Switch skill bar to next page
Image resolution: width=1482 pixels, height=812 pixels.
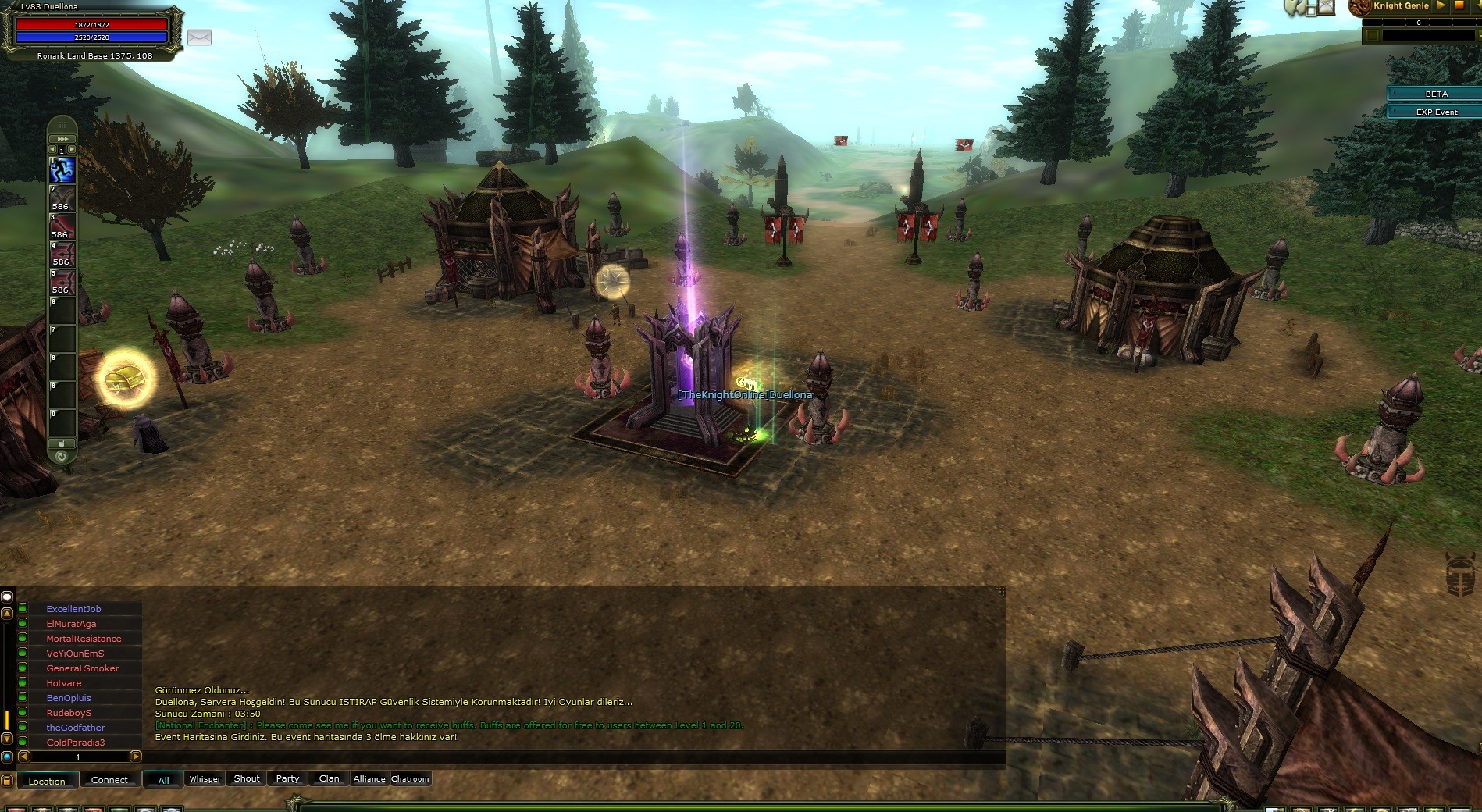click(x=72, y=150)
